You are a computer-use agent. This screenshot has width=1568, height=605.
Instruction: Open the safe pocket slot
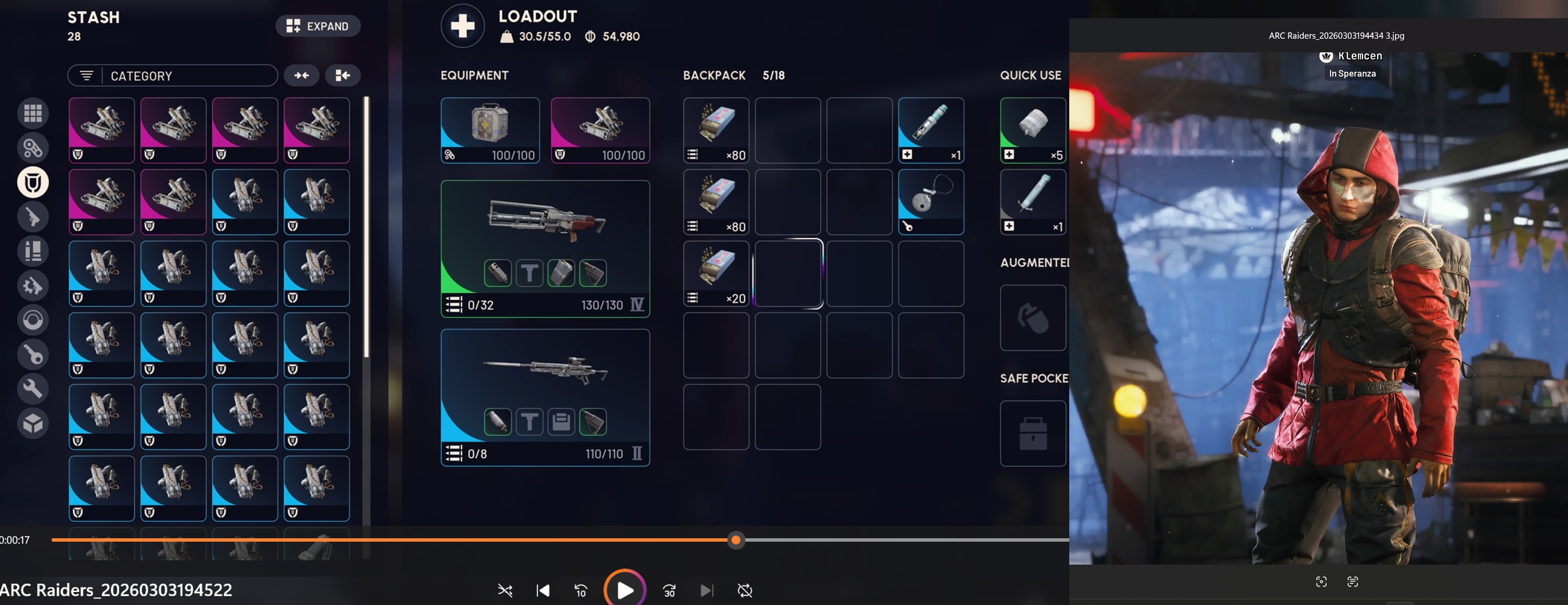pos(1032,433)
